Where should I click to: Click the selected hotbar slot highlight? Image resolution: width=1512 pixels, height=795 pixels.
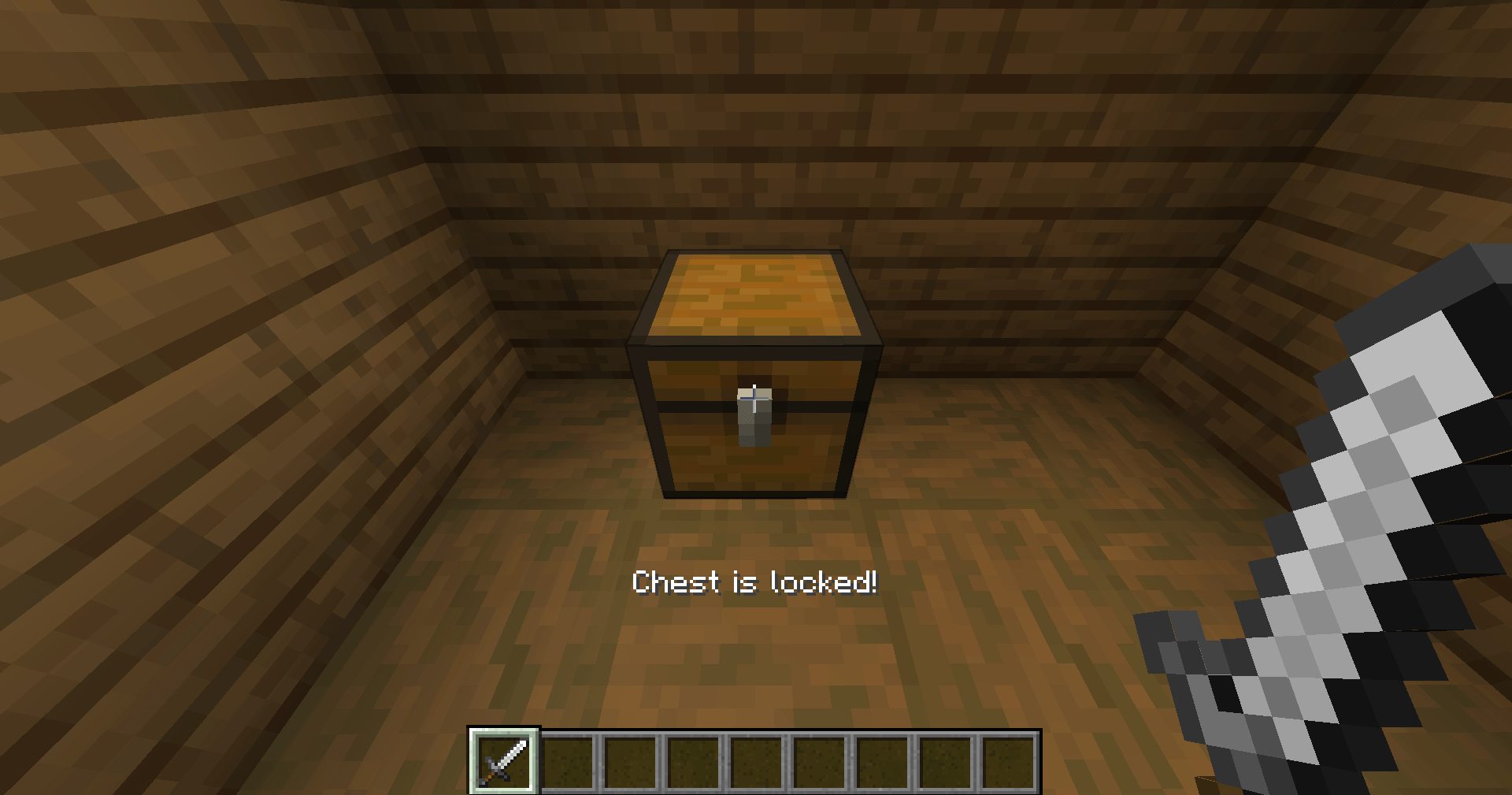click(x=504, y=763)
